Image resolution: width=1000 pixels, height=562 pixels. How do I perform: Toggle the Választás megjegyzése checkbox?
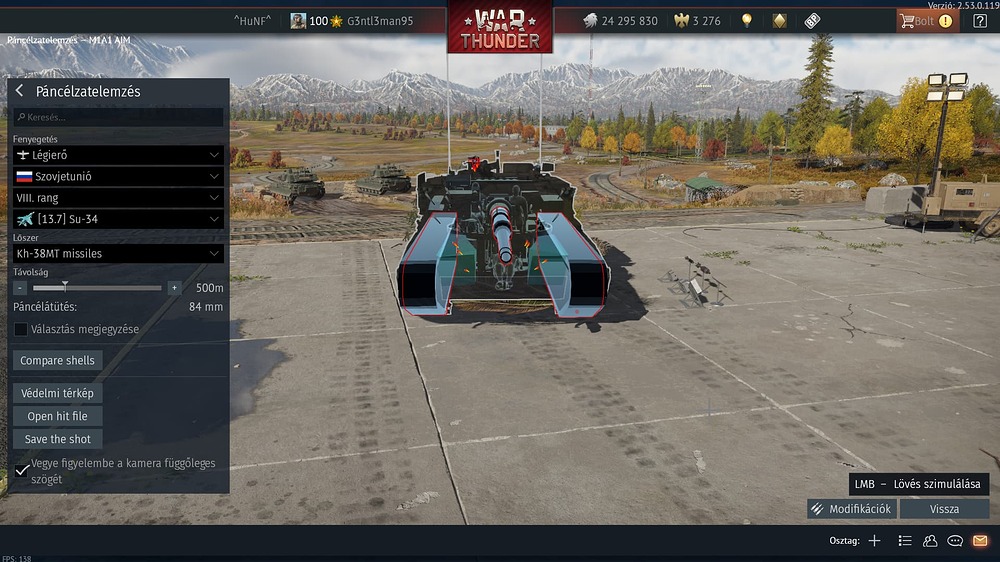21,329
